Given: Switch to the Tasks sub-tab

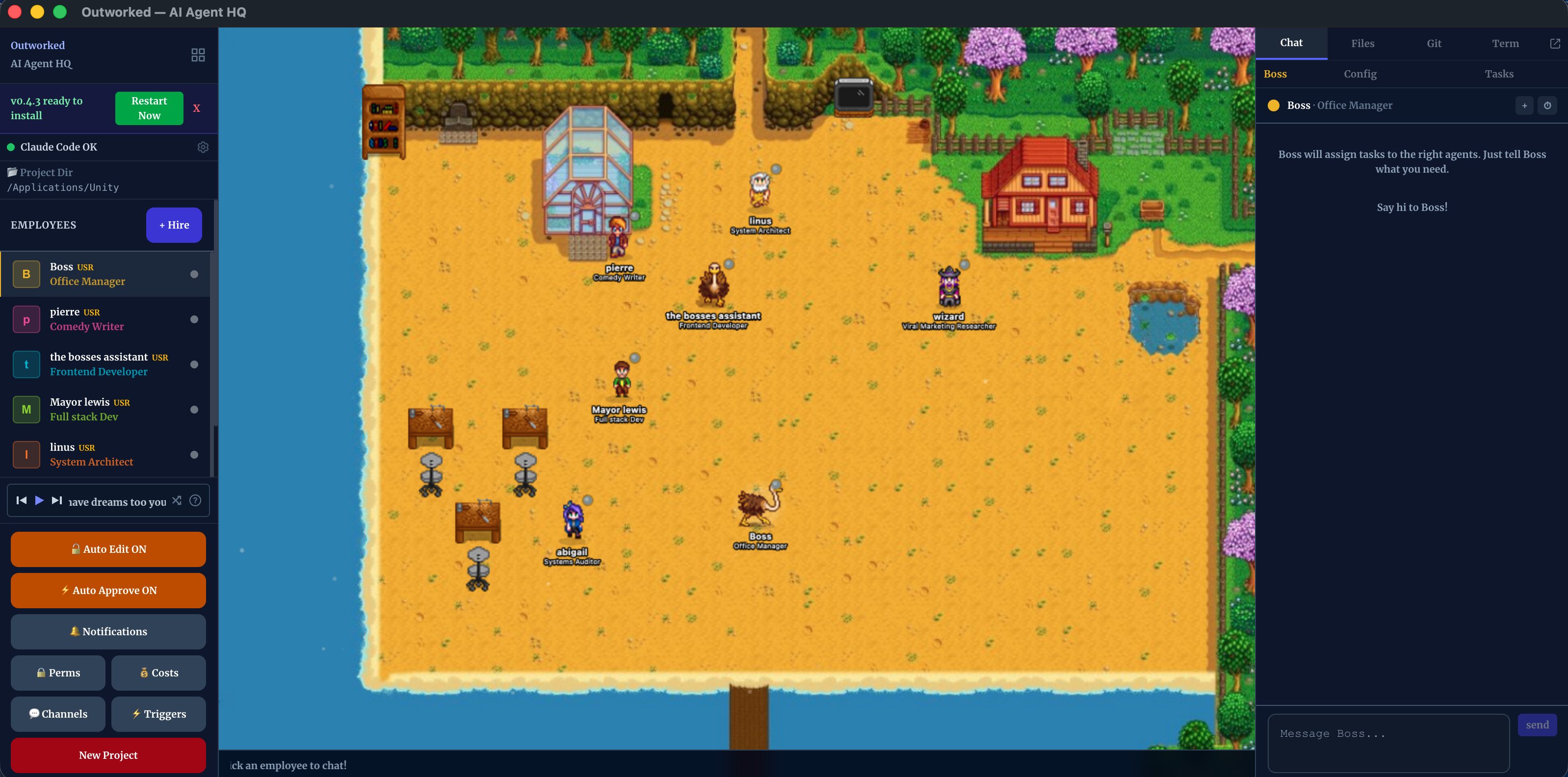Looking at the screenshot, I should tap(1499, 74).
